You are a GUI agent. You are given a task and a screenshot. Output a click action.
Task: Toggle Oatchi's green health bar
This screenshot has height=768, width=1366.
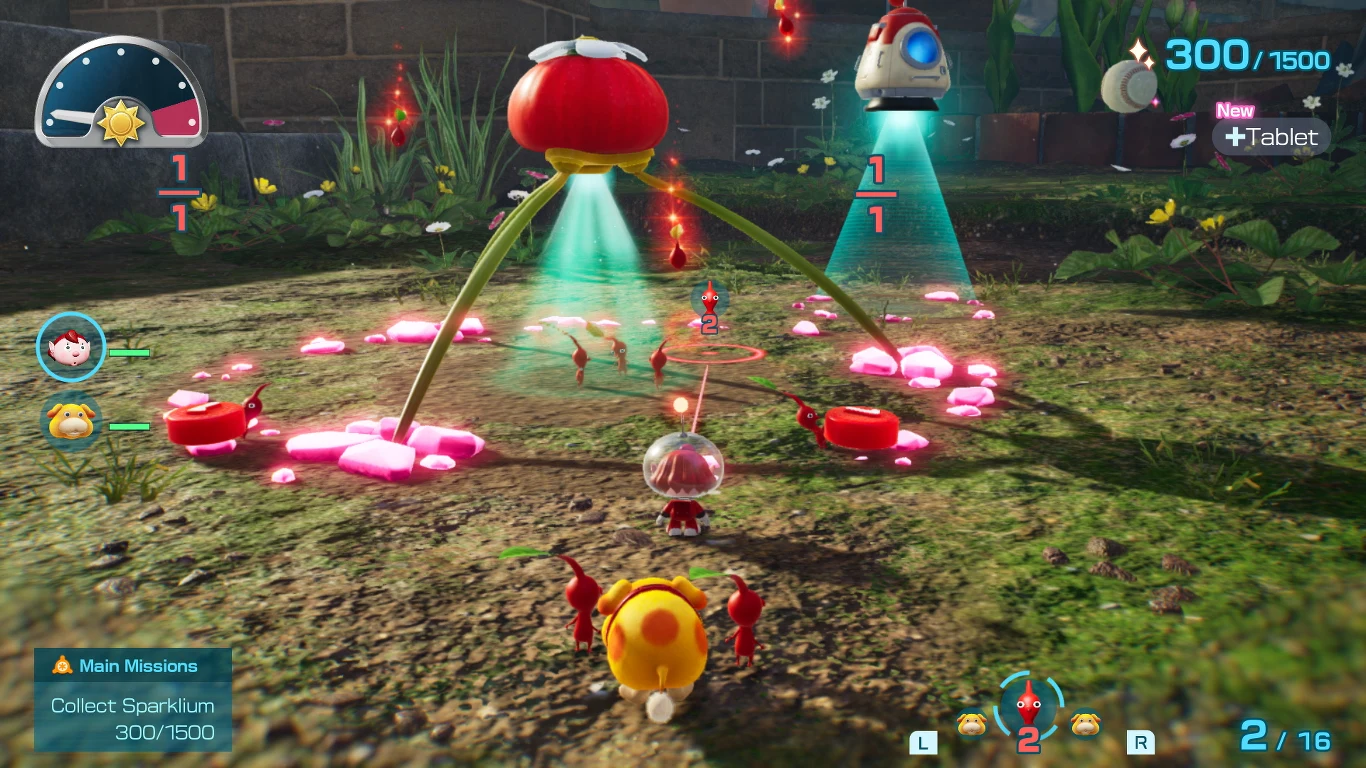[130, 426]
